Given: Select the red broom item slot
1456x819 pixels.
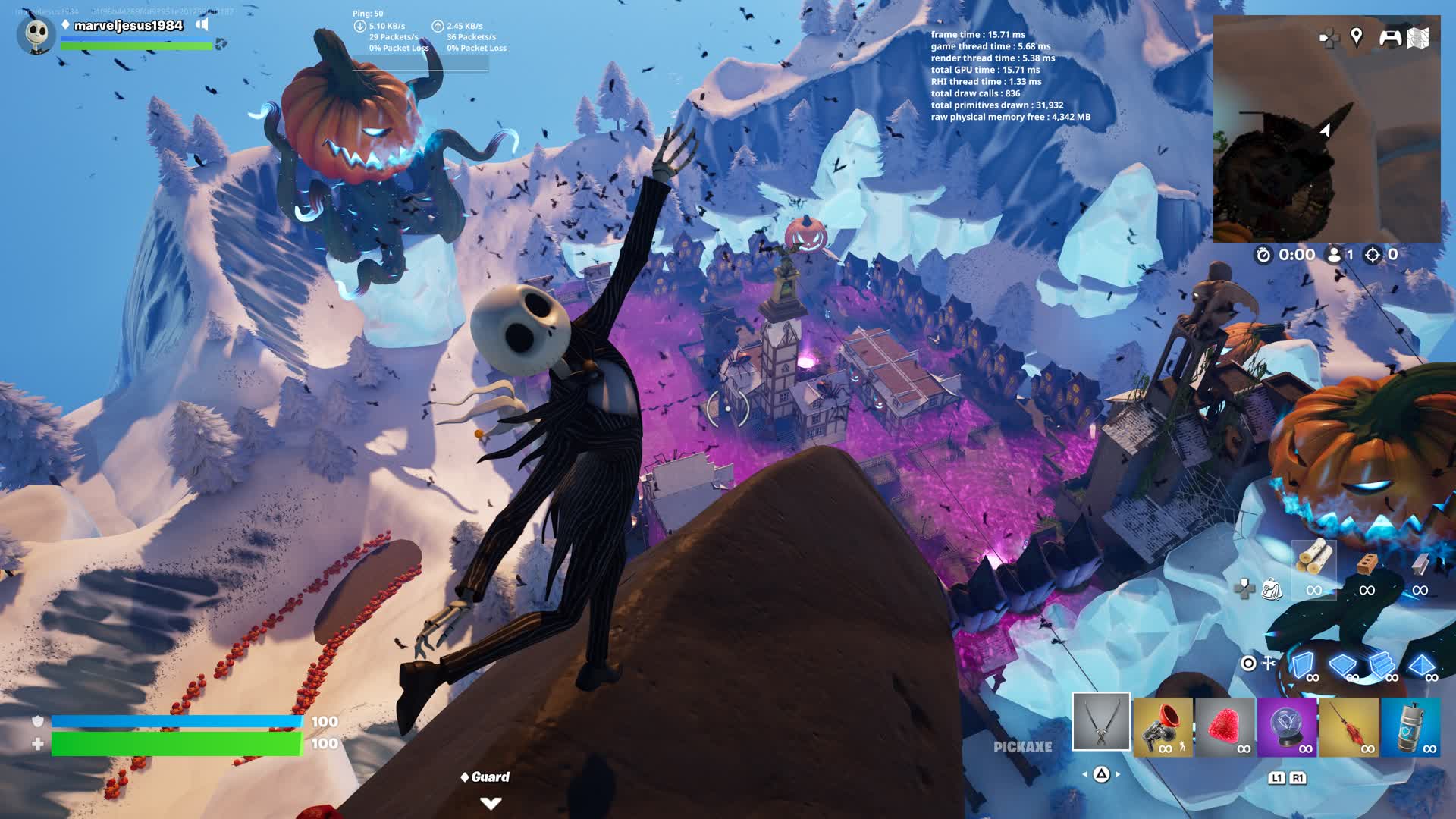Looking at the screenshot, I should (x=1348, y=727).
